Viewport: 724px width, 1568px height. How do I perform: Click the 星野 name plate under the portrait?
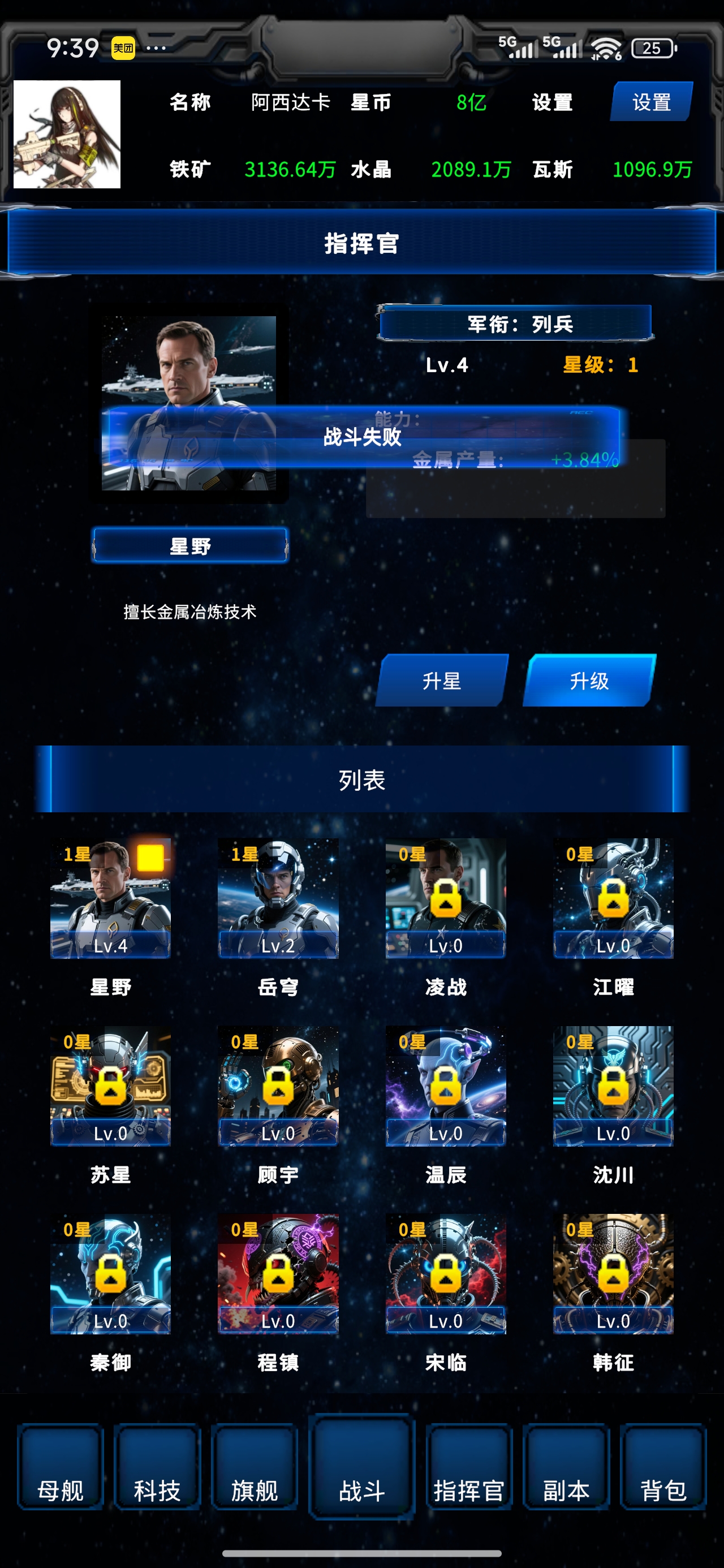191,546
